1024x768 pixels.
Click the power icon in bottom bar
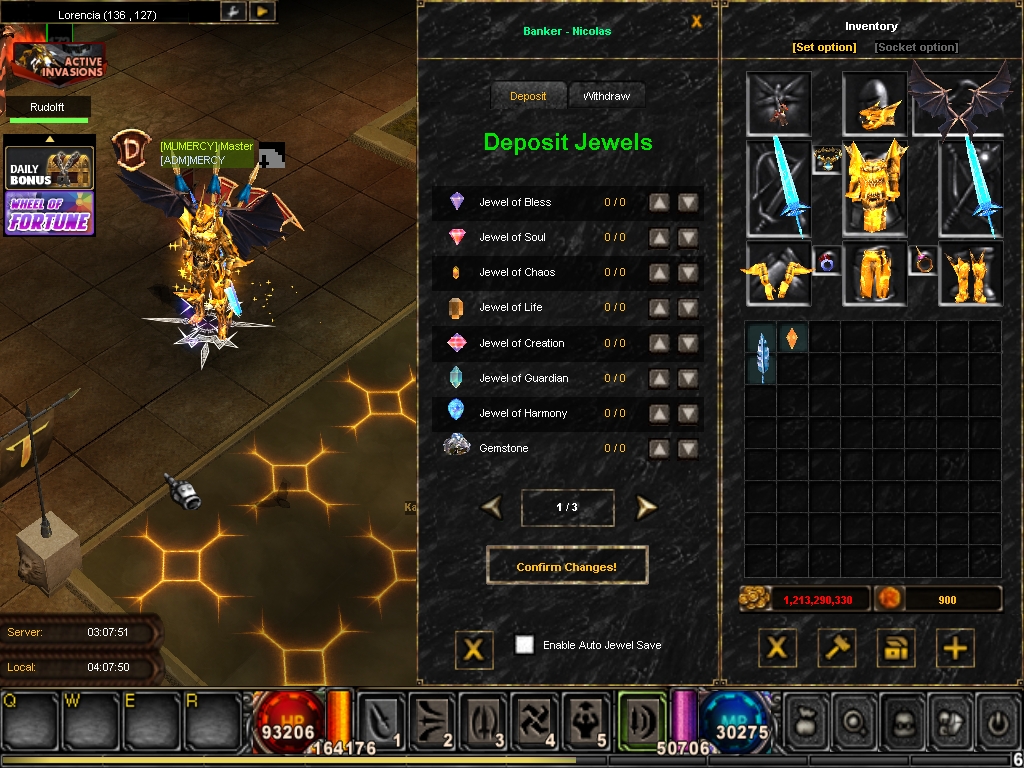pyautogui.click(x=997, y=719)
